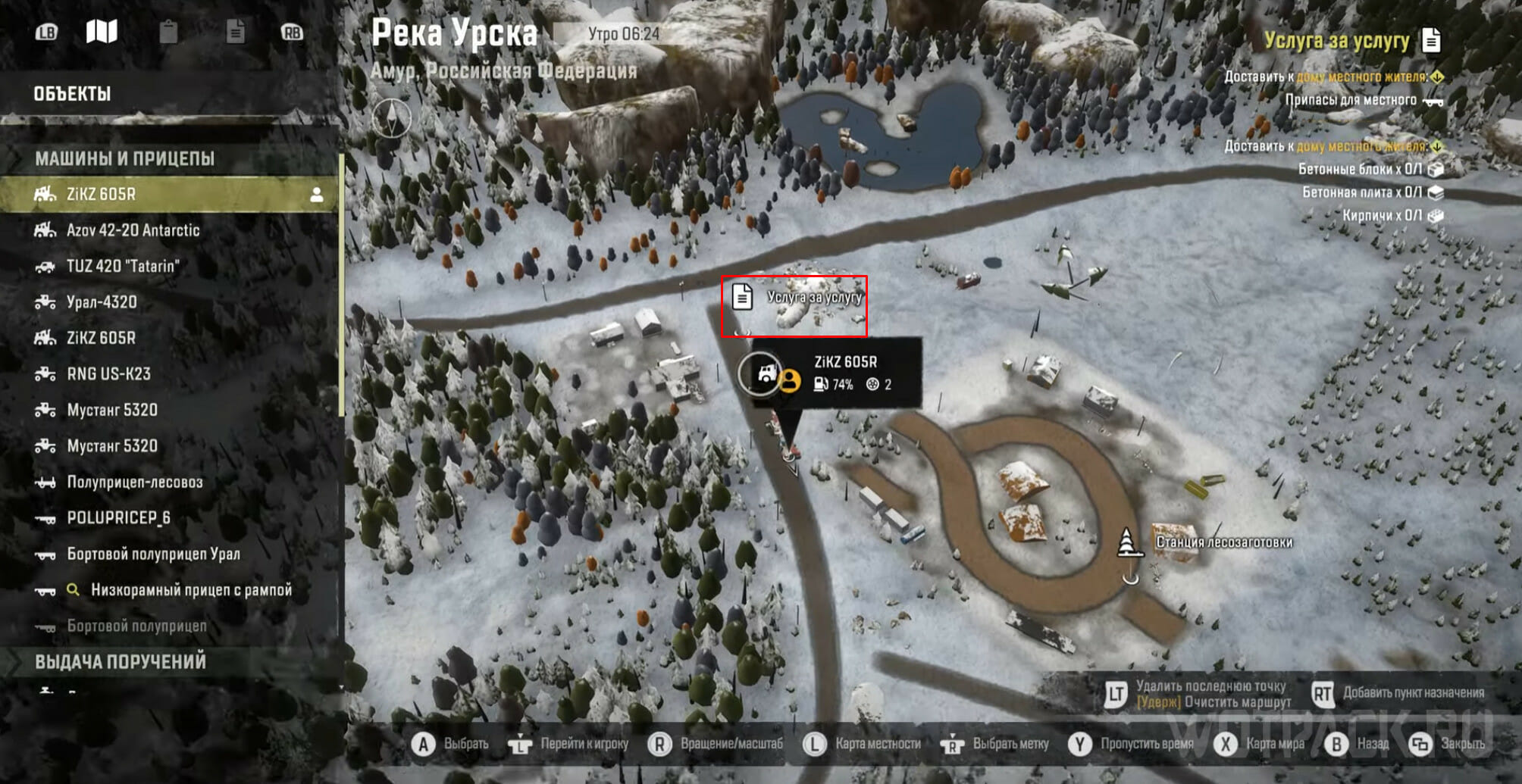Open the document page tab
Image resolution: width=1522 pixels, height=784 pixels.
(x=235, y=32)
